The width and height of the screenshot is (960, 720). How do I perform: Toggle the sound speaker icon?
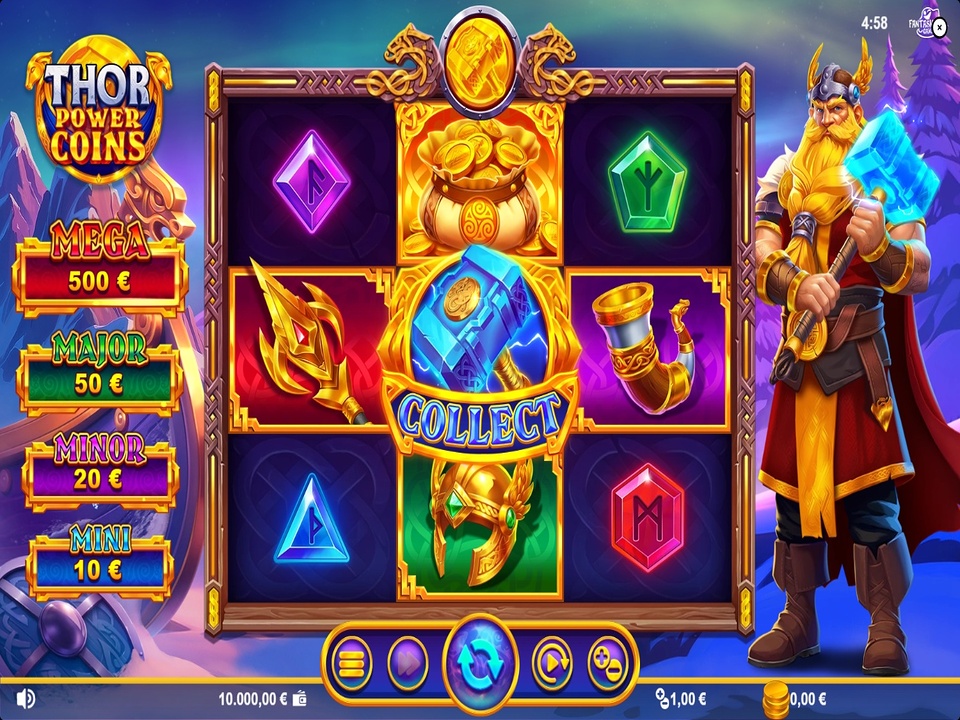pos(26,698)
